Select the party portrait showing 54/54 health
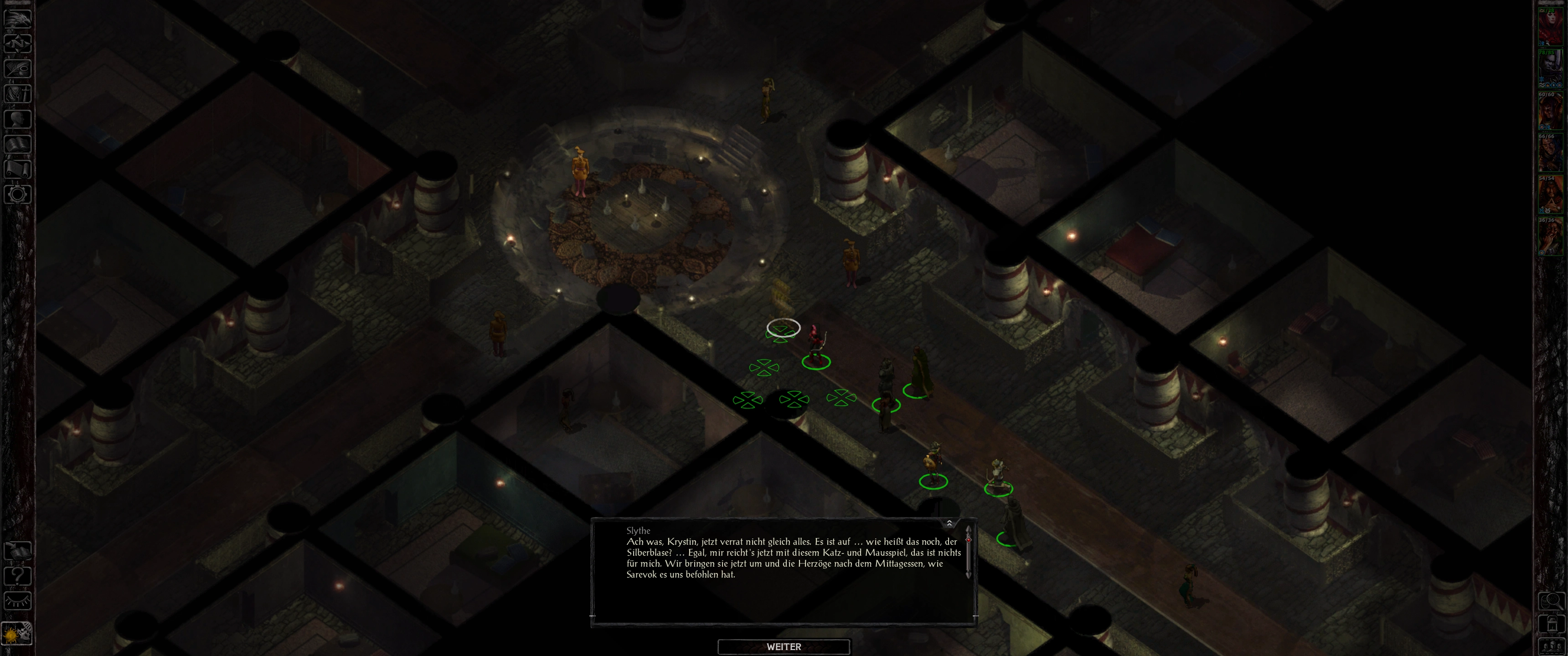The width and height of the screenshot is (1568, 656). click(1550, 195)
